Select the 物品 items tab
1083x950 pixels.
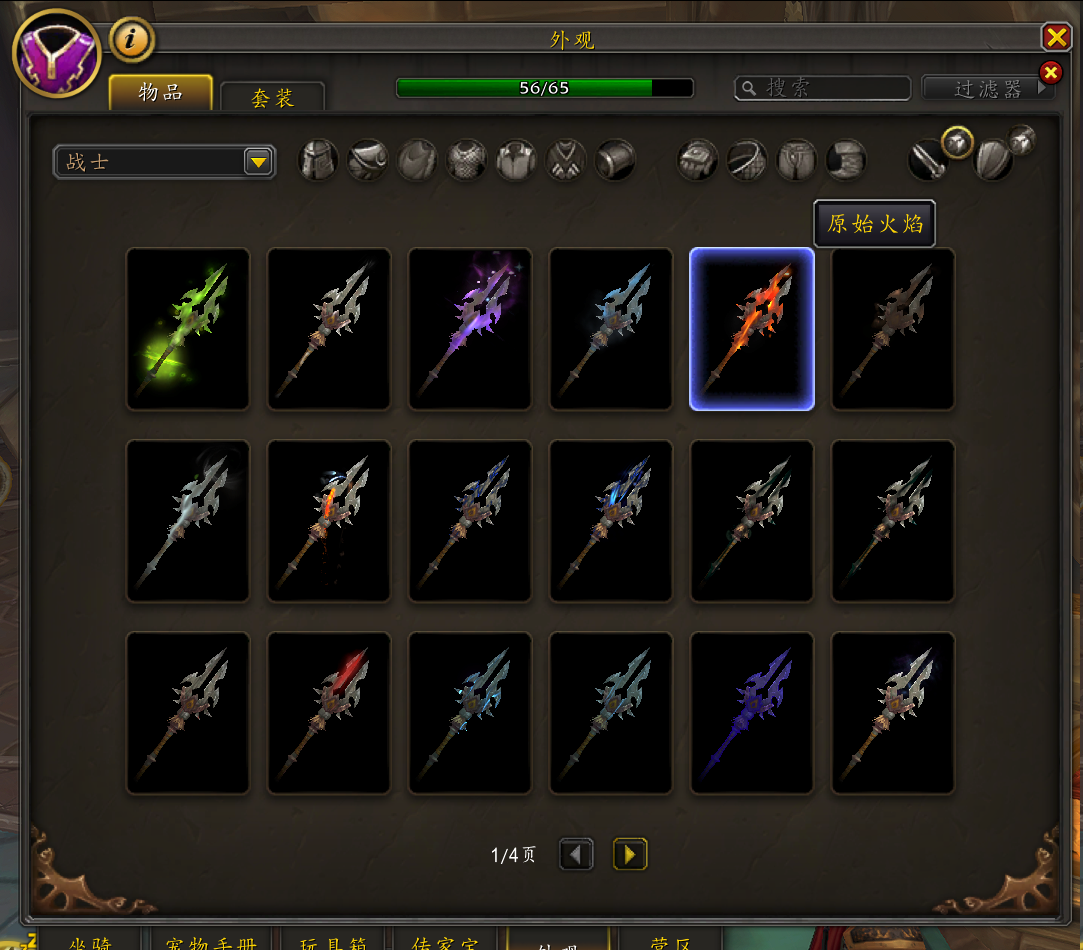[x=160, y=93]
